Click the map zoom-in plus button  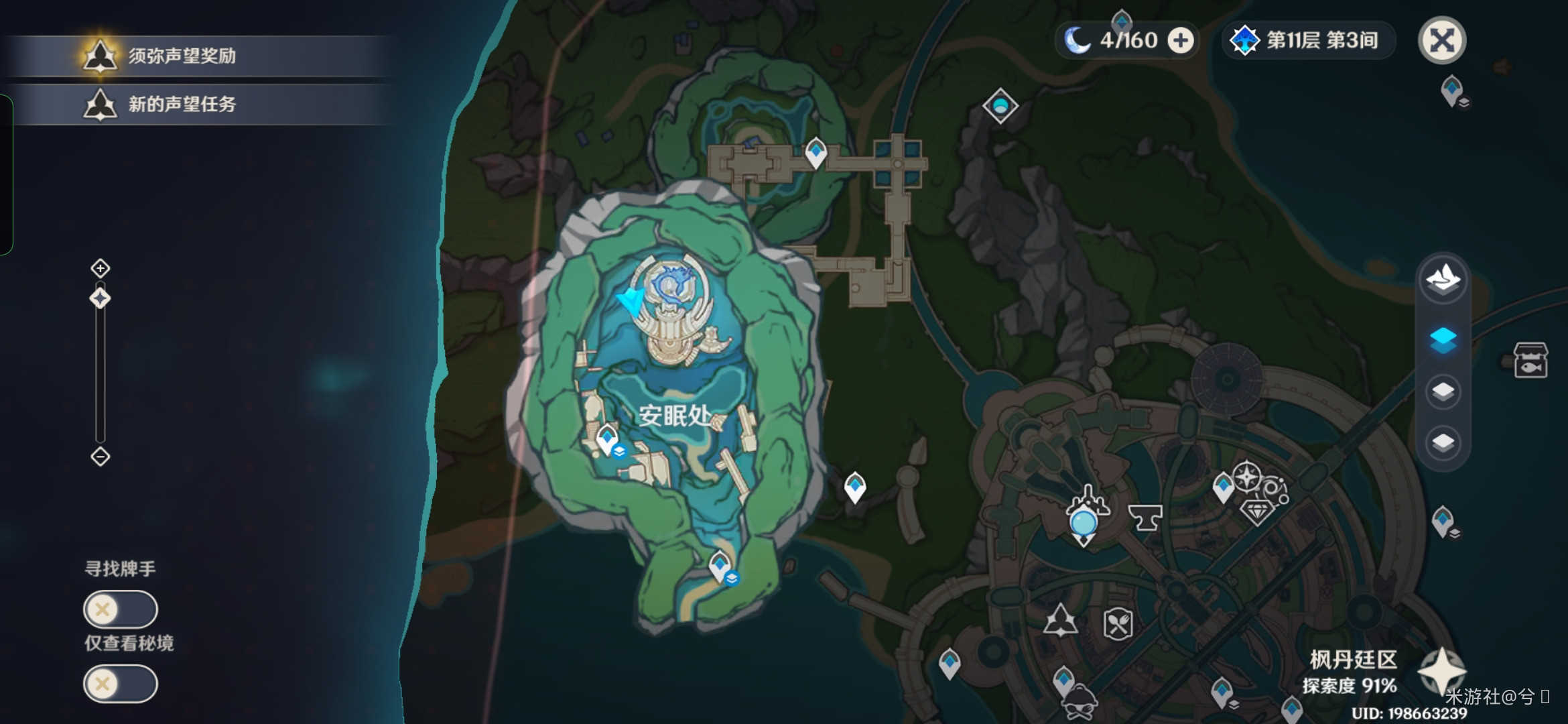[x=101, y=269]
